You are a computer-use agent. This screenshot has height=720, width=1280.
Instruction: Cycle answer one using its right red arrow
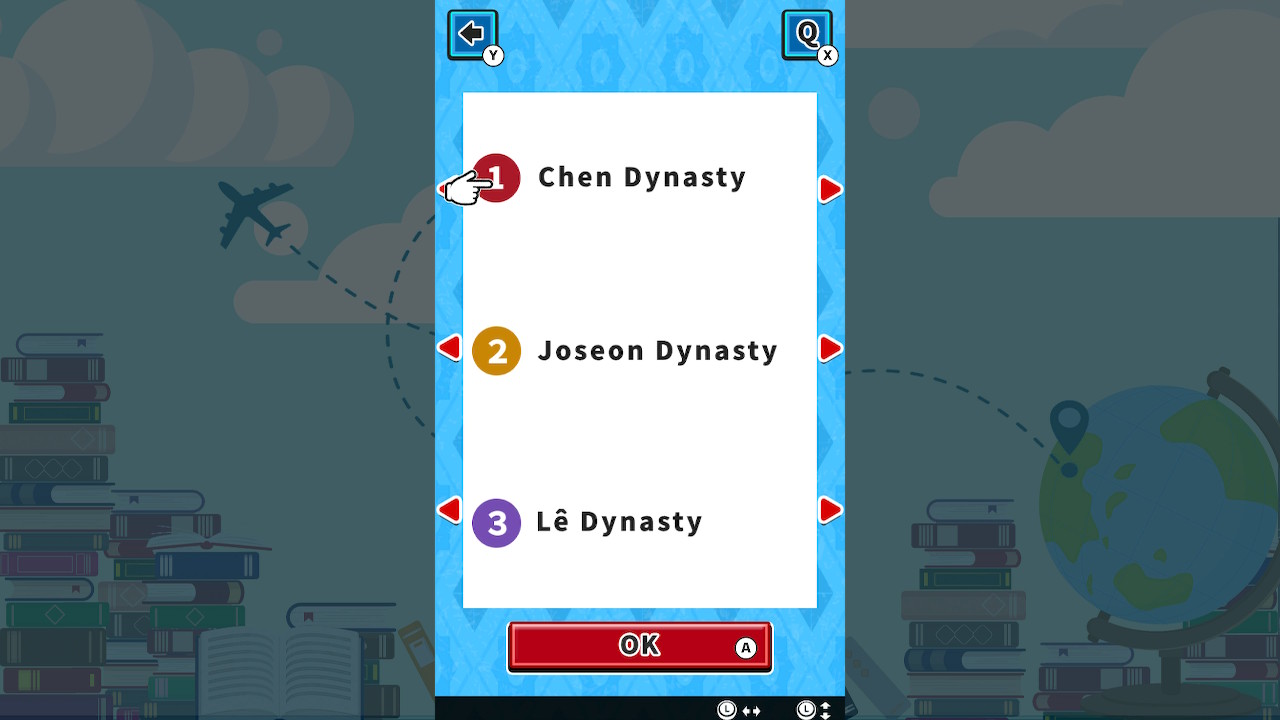pyautogui.click(x=829, y=189)
